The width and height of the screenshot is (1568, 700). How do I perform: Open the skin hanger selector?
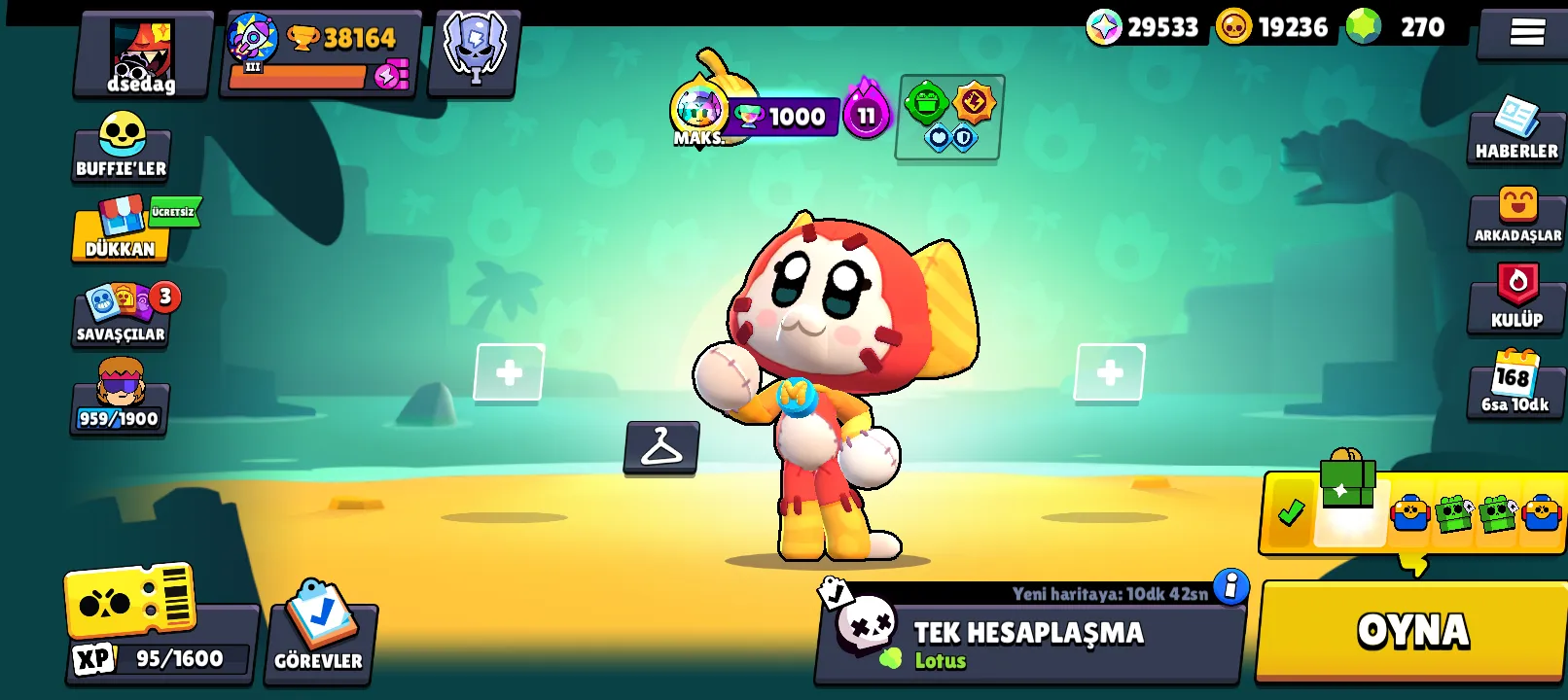[x=660, y=447]
